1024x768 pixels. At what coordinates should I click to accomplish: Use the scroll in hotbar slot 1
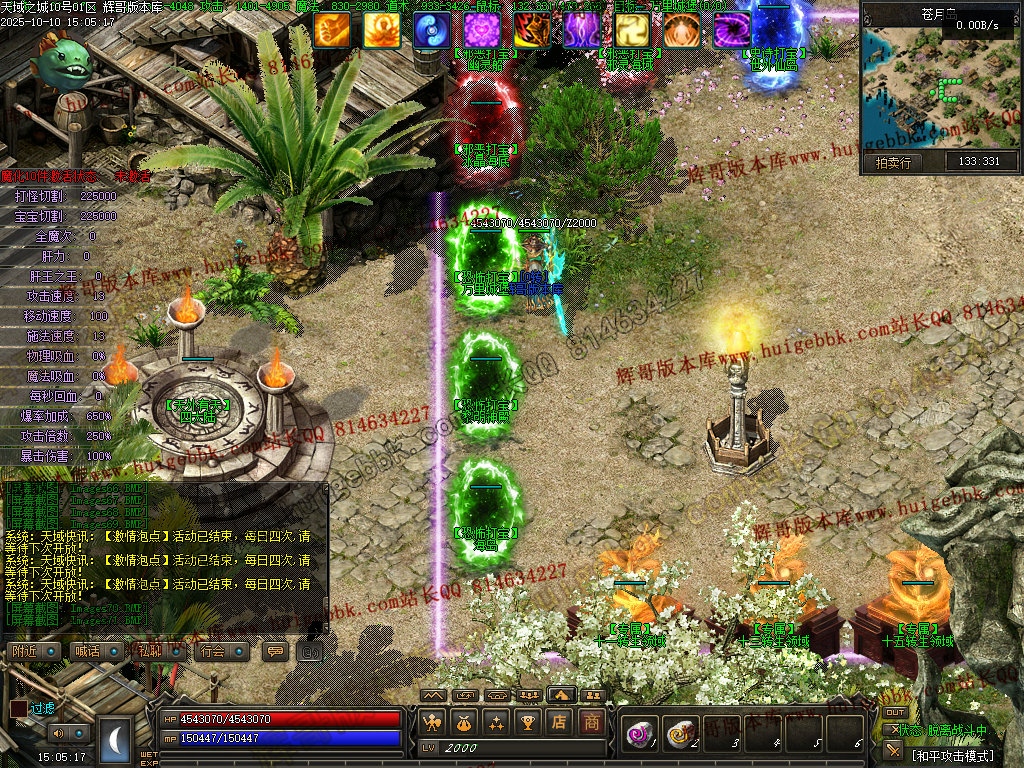(638, 735)
